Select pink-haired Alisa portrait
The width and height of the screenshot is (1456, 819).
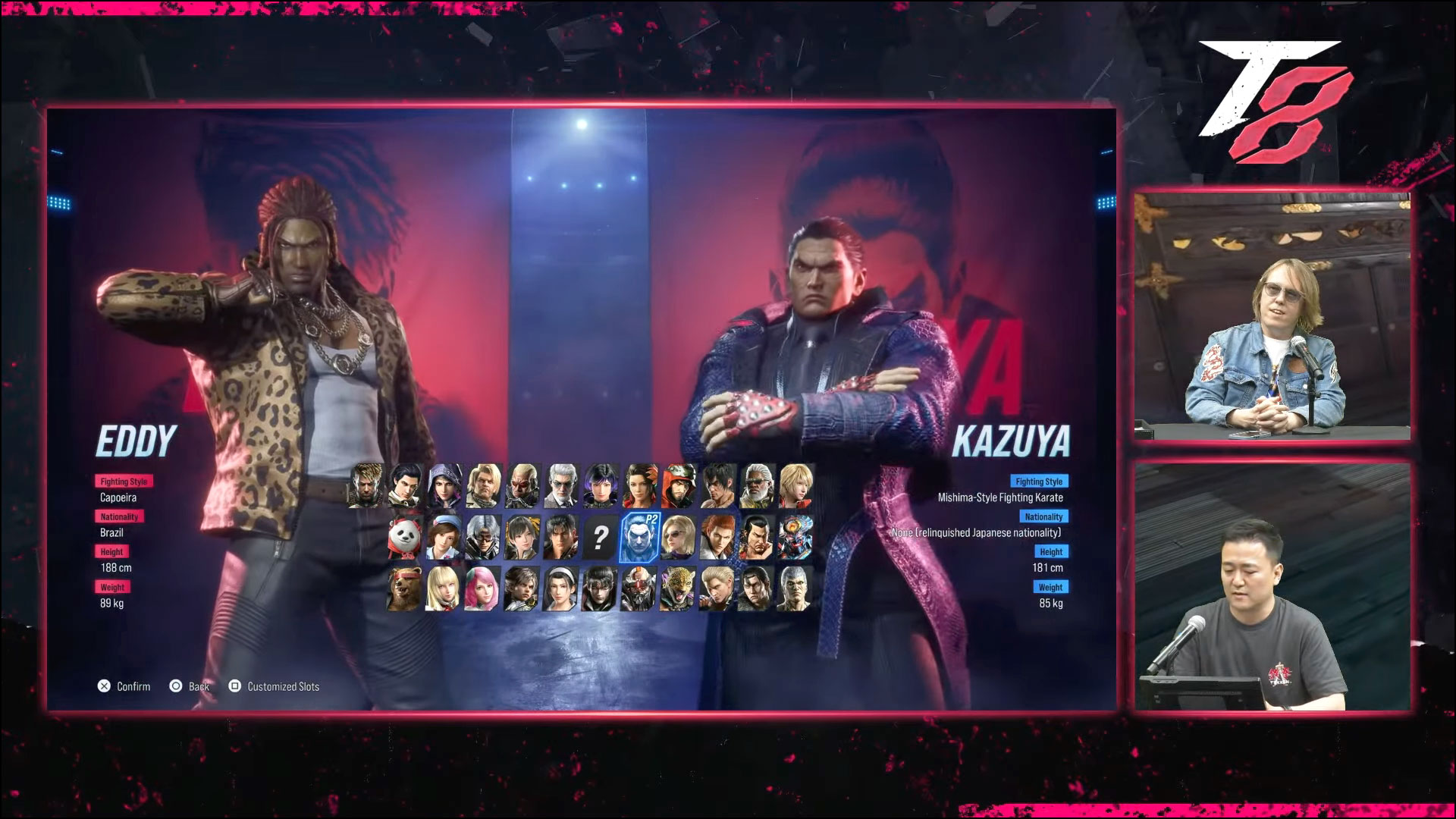482,589
